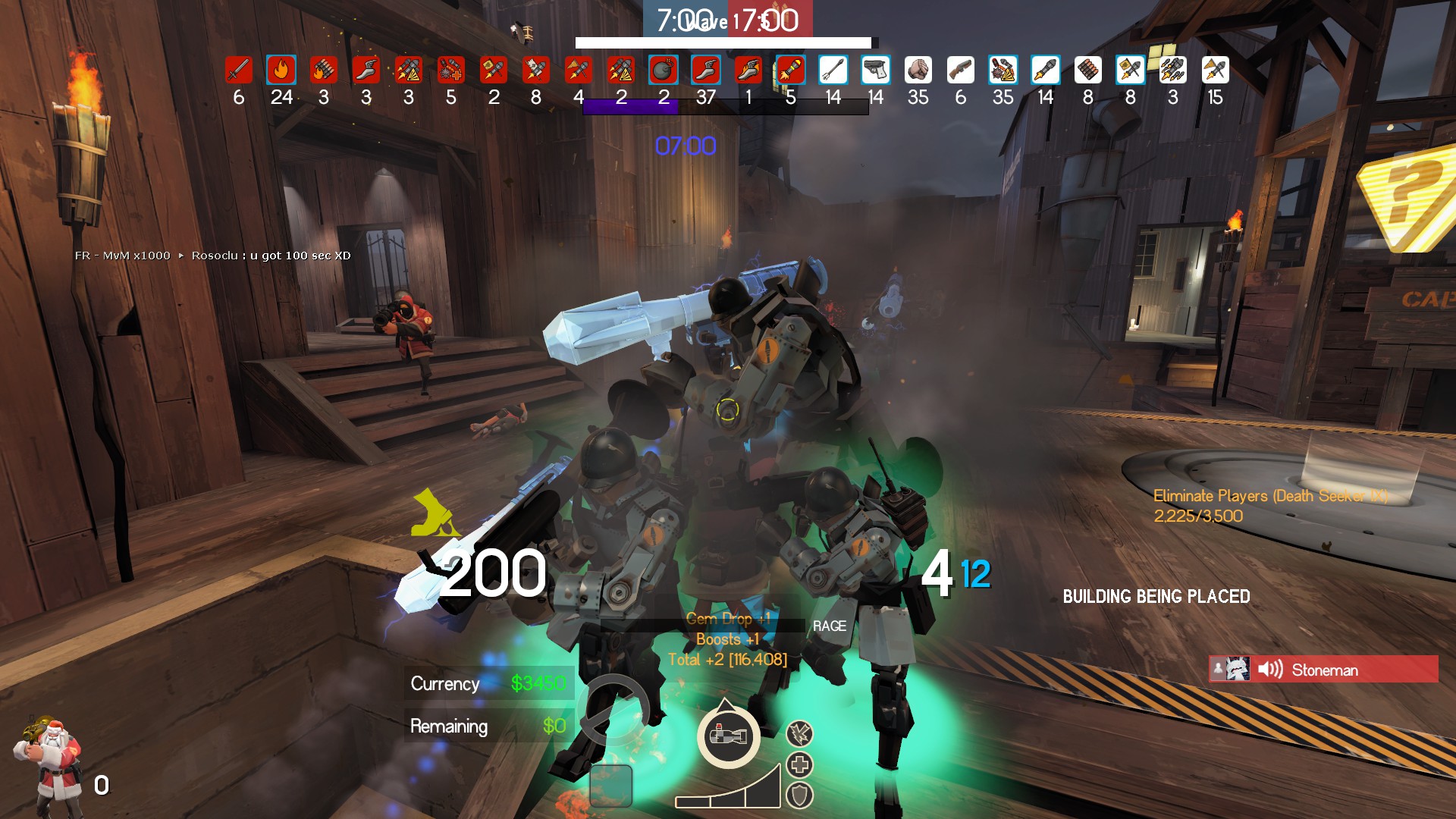The width and height of the screenshot is (1456, 819).
Task: Click the shotgun enemy icon
Action: (x=960, y=71)
